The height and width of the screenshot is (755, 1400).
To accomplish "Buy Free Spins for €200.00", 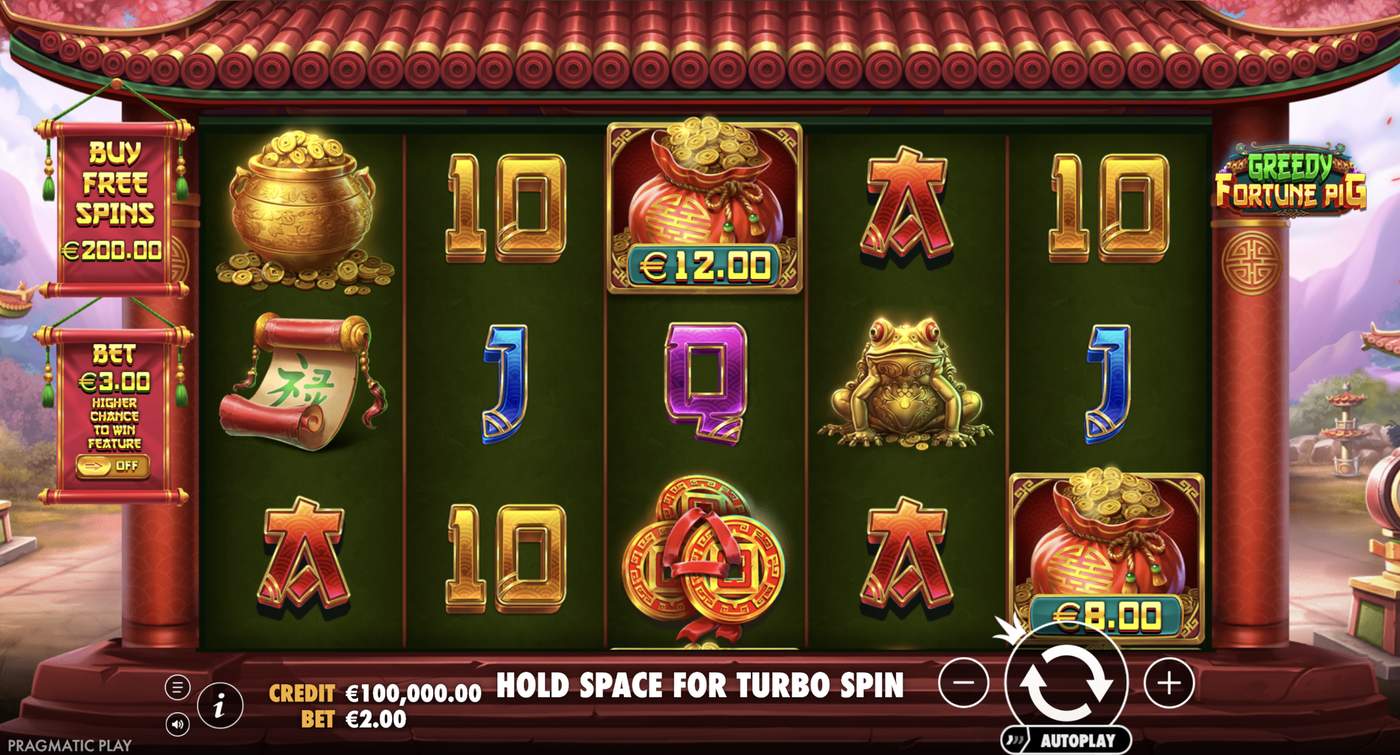I will 112,190.
